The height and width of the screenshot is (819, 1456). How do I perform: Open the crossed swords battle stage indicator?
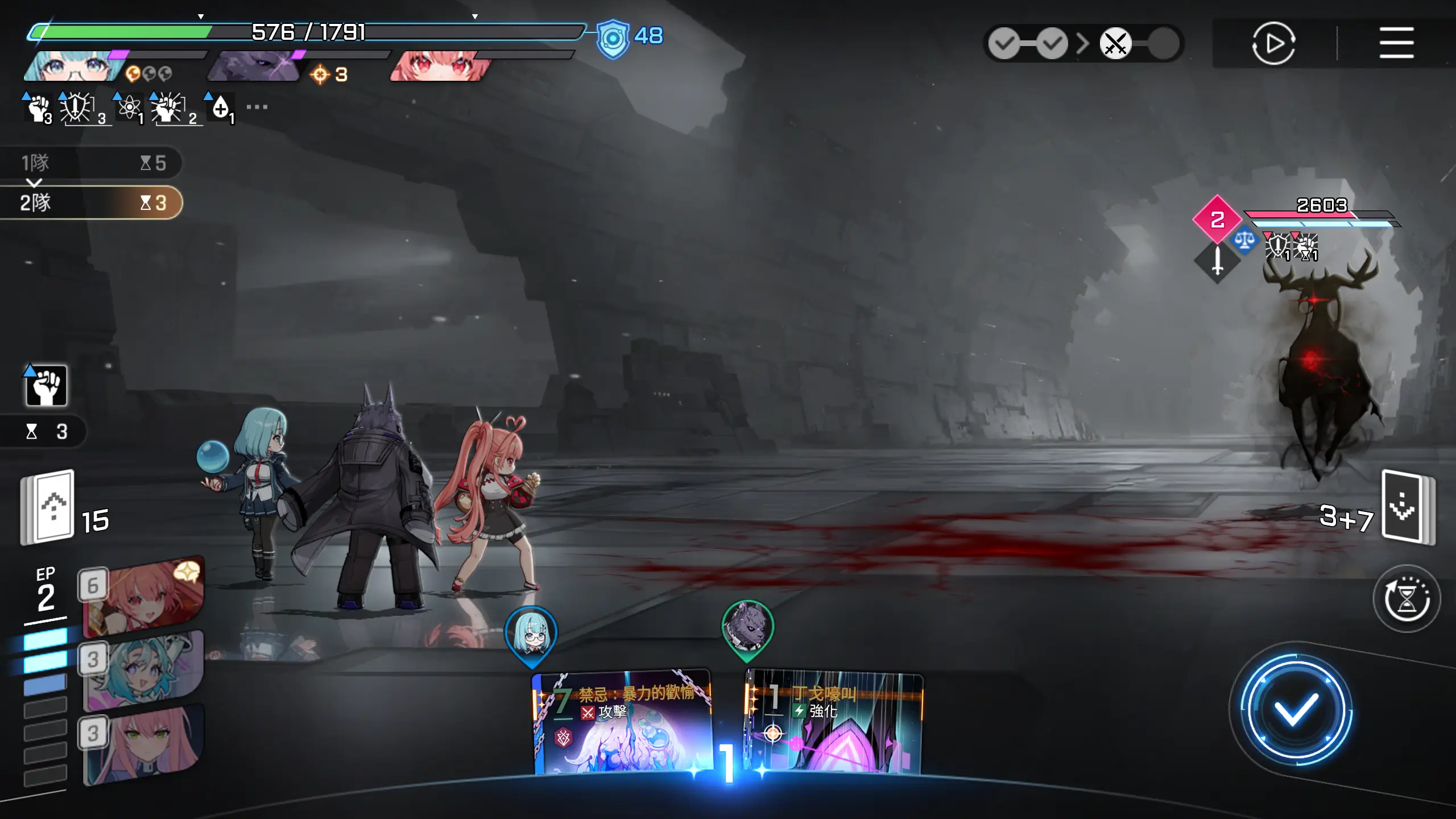click(x=1115, y=43)
